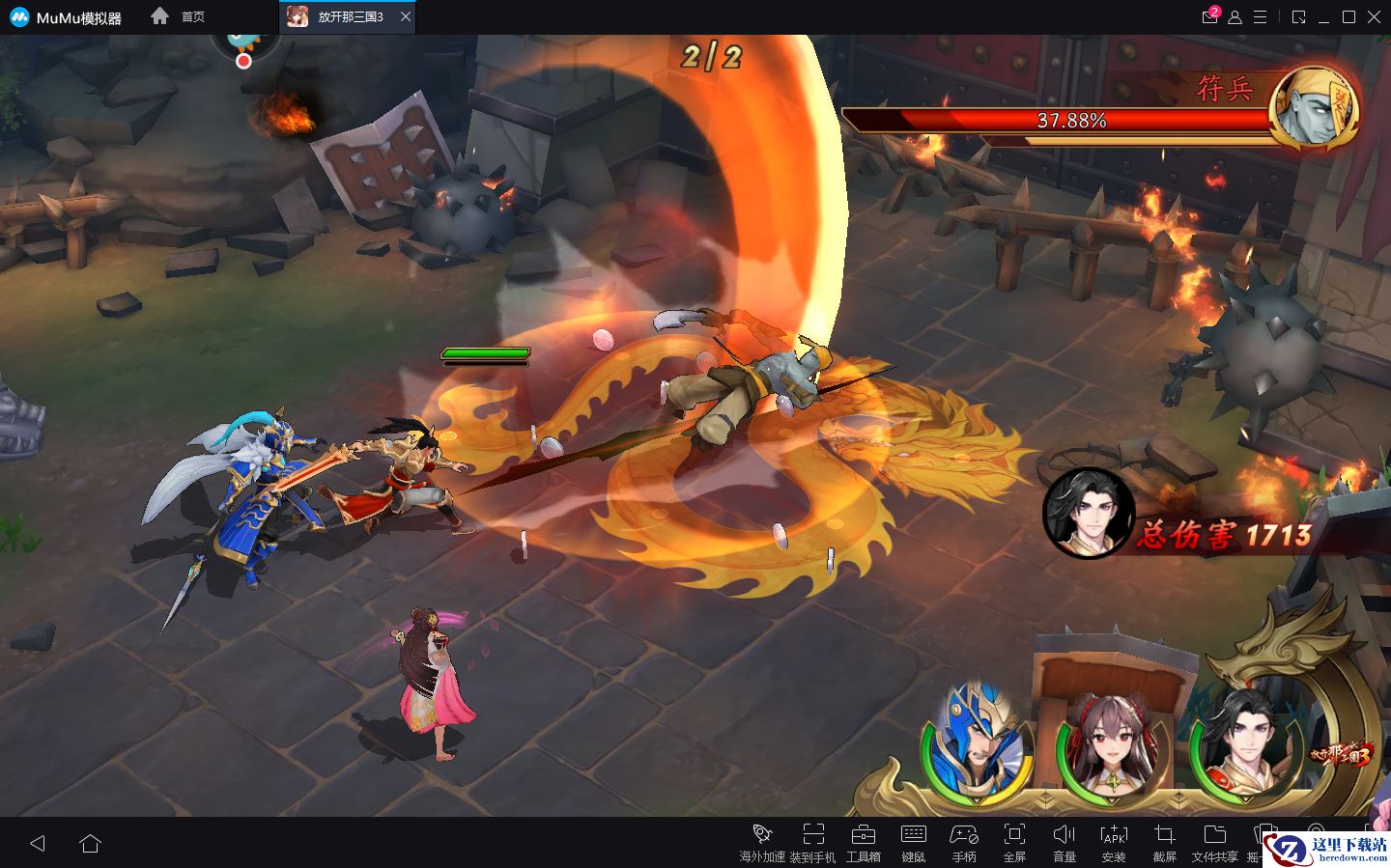1391x868 pixels.
Task: Toggle 全屏 fullscreen mode
Action: 1014,842
